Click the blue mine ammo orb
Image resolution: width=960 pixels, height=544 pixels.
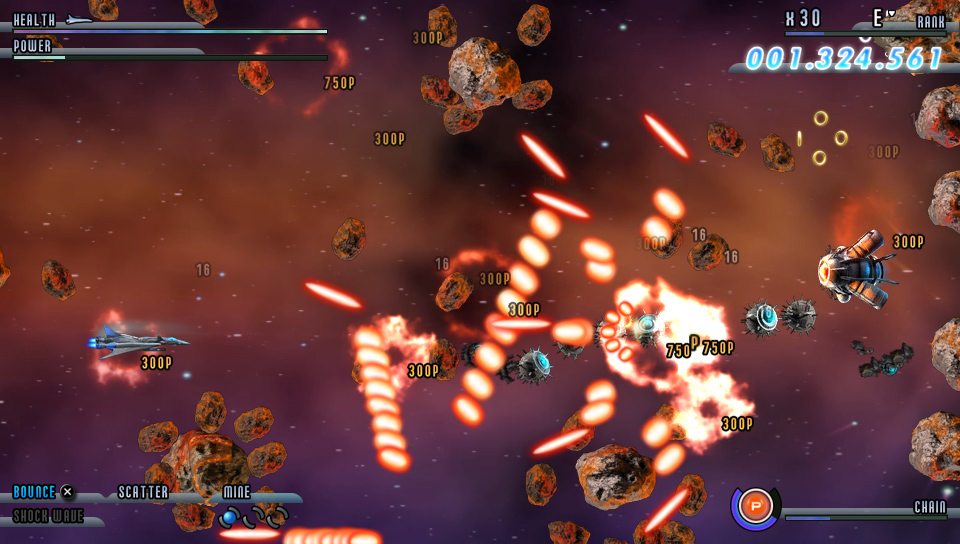pos(229,516)
